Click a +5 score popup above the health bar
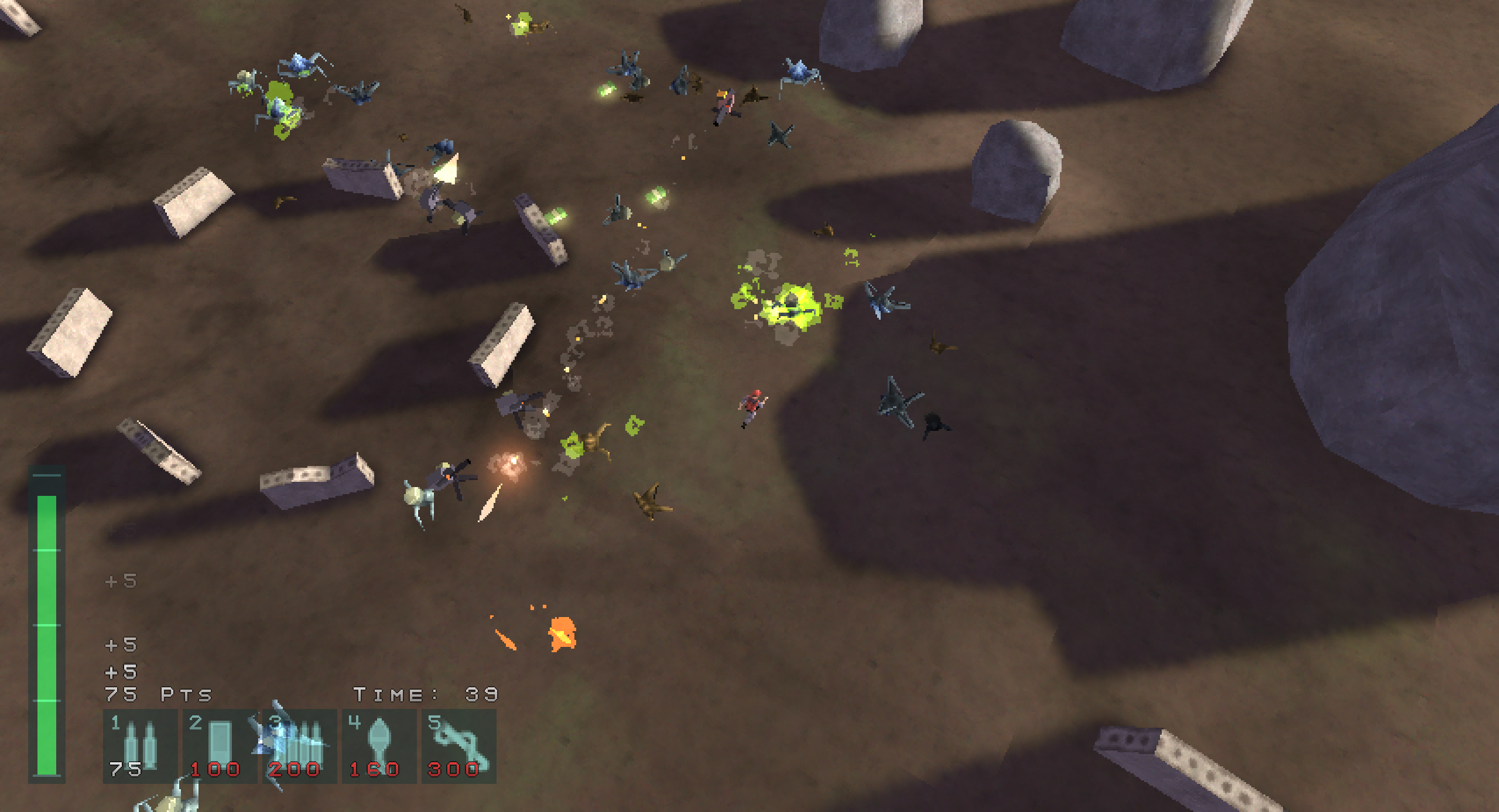Viewport: 1499px width, 812px height. click(x=121, y=644)
